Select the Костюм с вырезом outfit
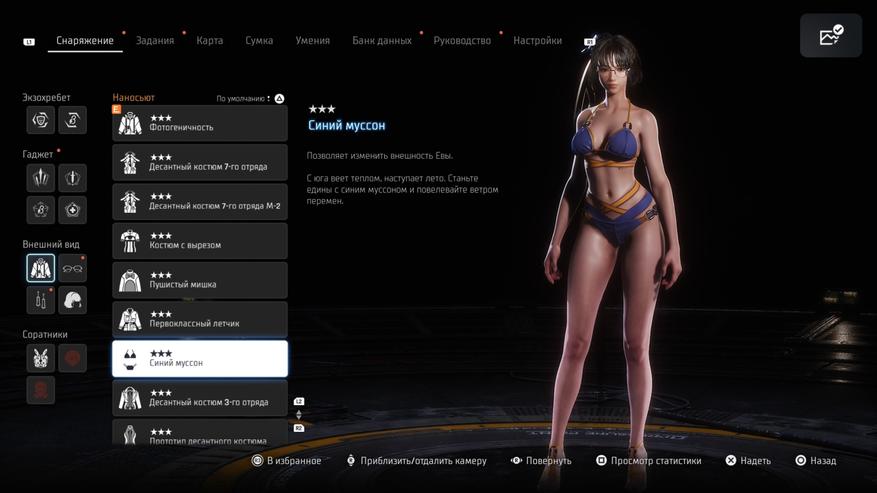The width and height of the screenshot is (877, 493). tap(200, 241)
